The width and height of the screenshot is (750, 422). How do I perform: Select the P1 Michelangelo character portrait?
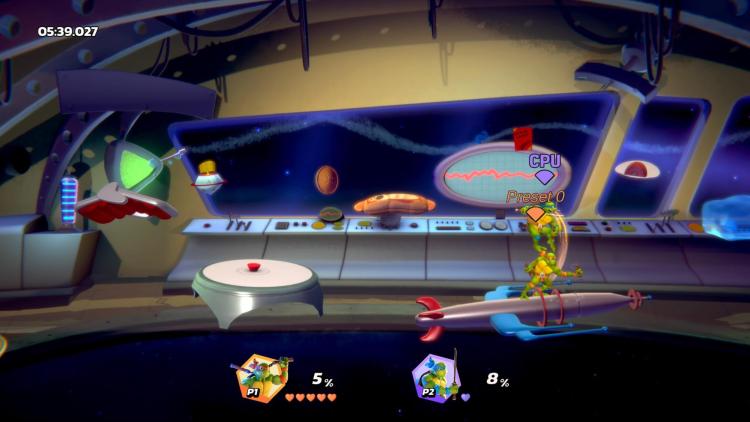[x=262, y=379]
